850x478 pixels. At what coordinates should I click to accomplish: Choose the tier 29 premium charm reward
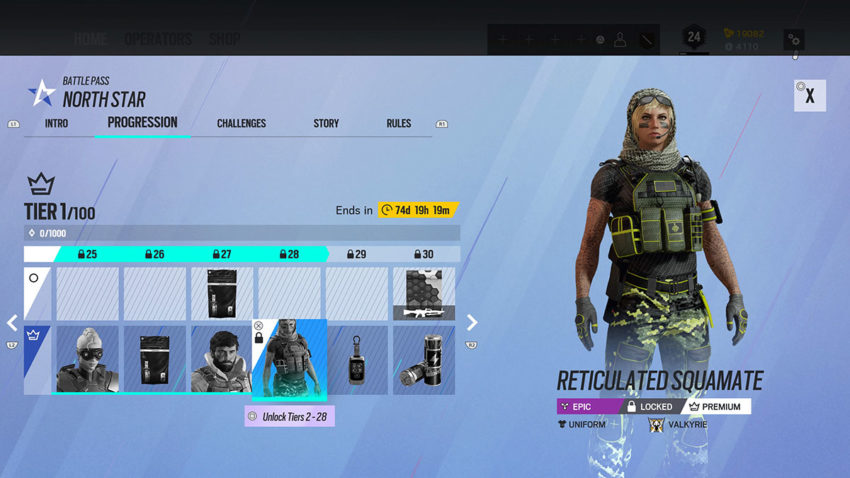[357, 359]
